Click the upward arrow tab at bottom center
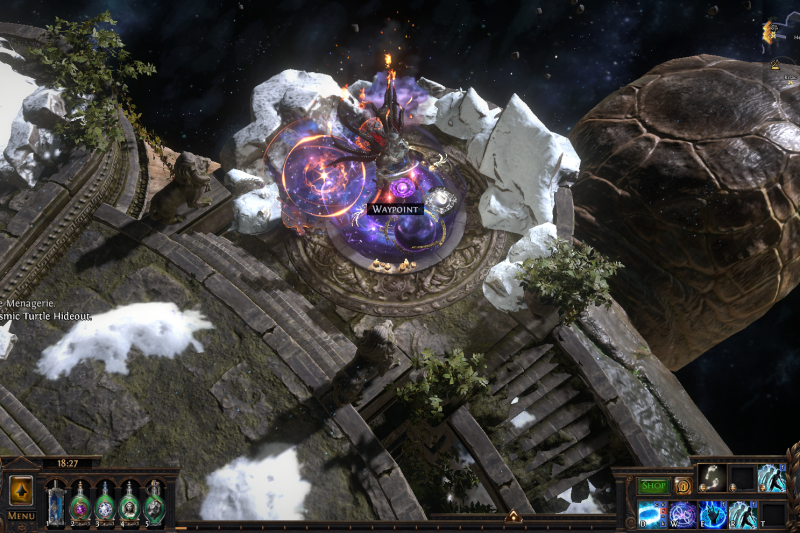This screenshot has height=533, width=800. (x=513, y=516)
